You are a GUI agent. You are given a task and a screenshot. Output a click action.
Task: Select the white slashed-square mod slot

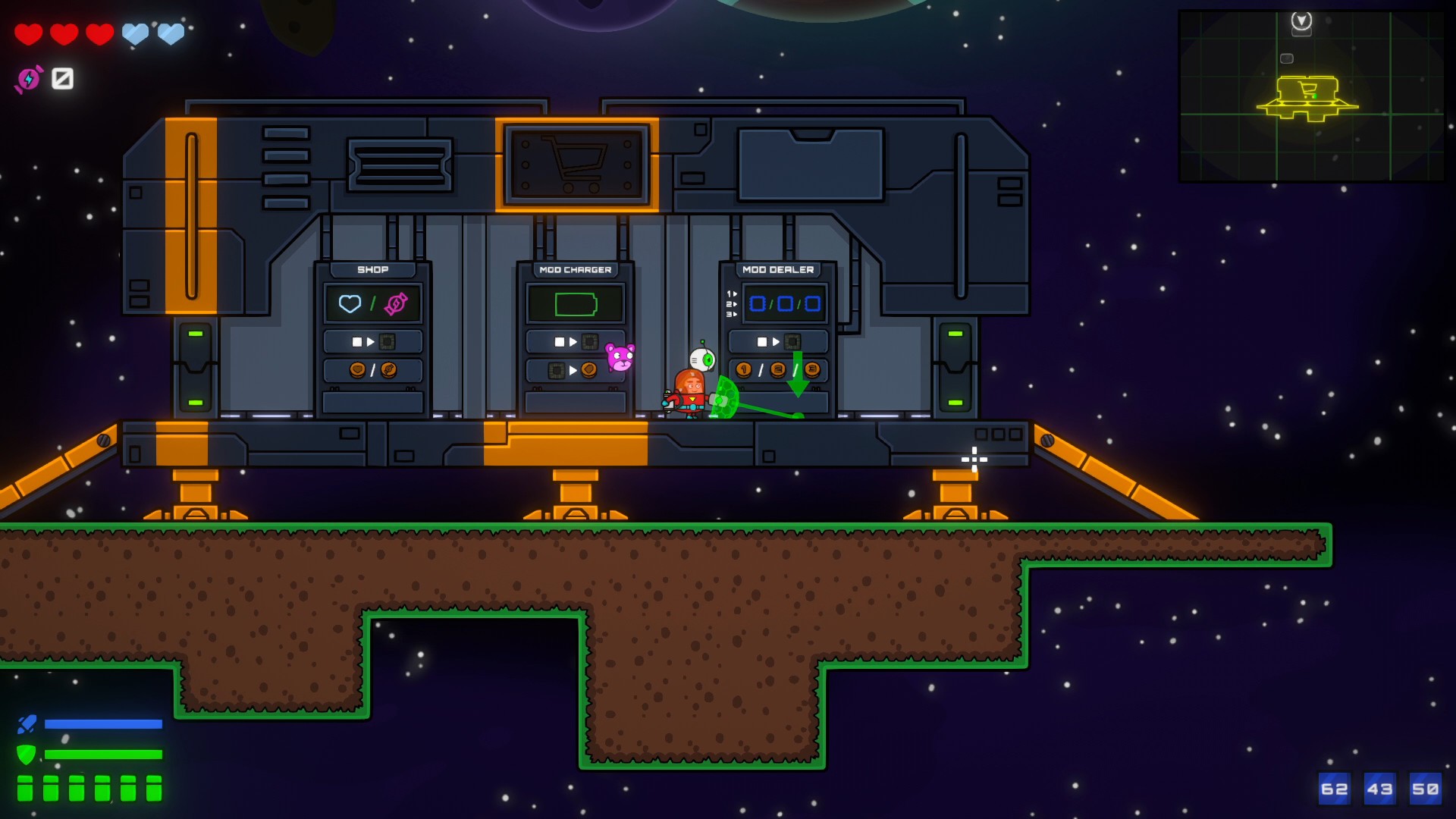(x=62, y=78)
